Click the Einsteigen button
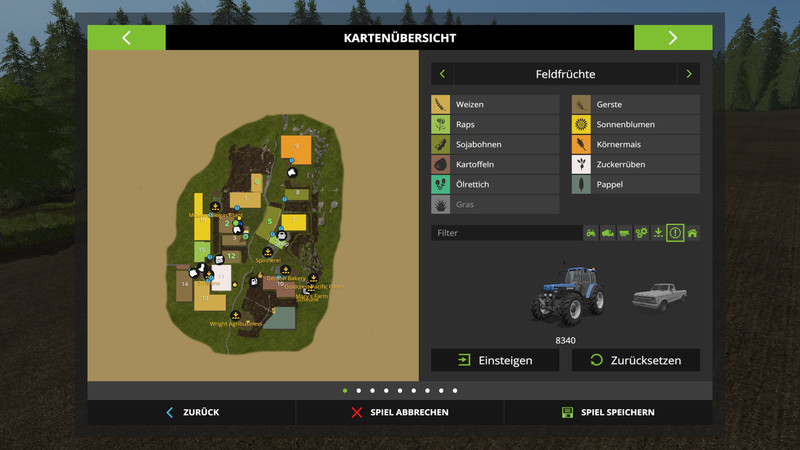This screenshot has width=800, height=450. (x=495, y=360)
